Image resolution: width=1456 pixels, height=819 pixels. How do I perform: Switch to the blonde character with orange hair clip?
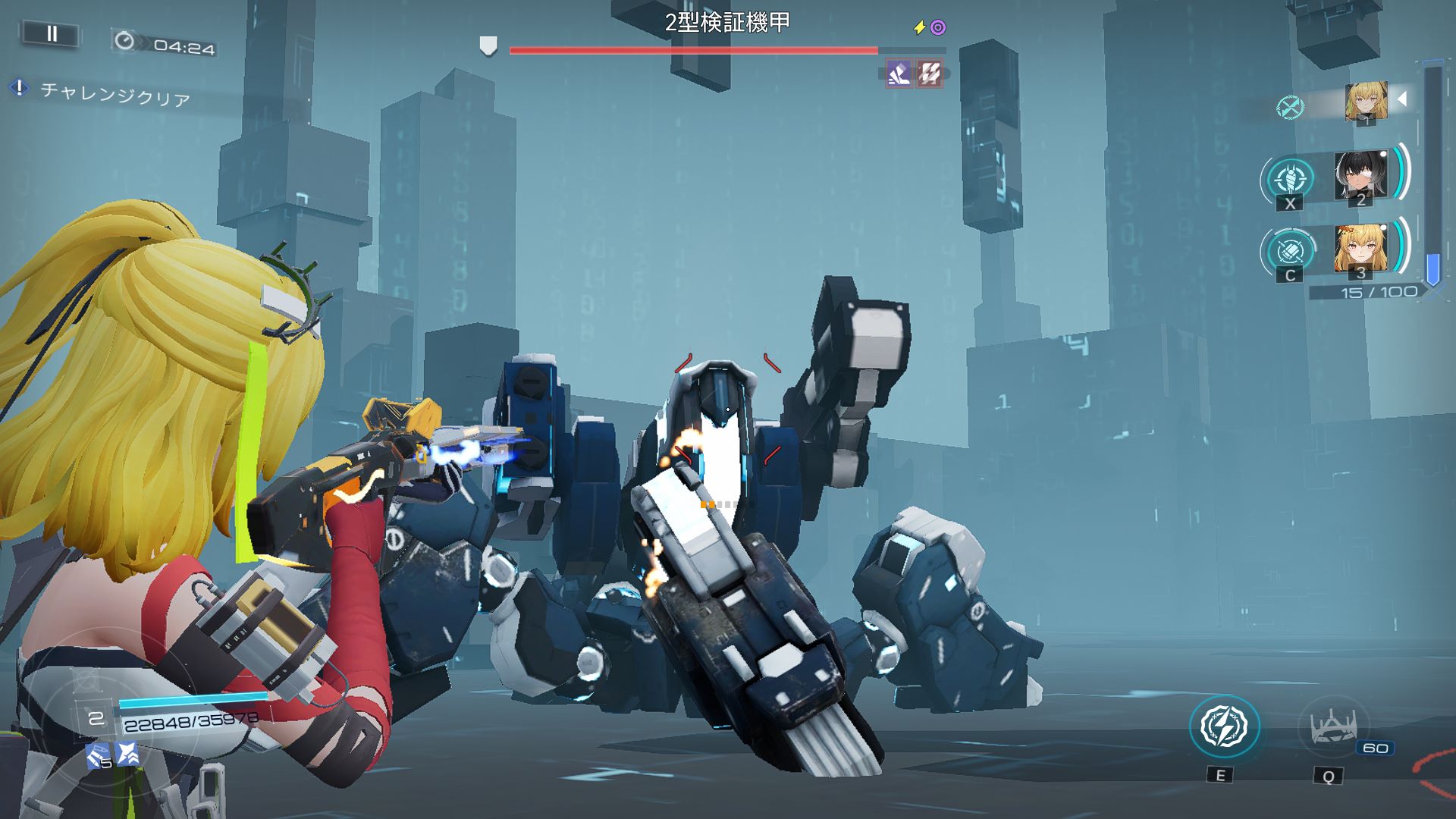click(x=1360, y=249)
